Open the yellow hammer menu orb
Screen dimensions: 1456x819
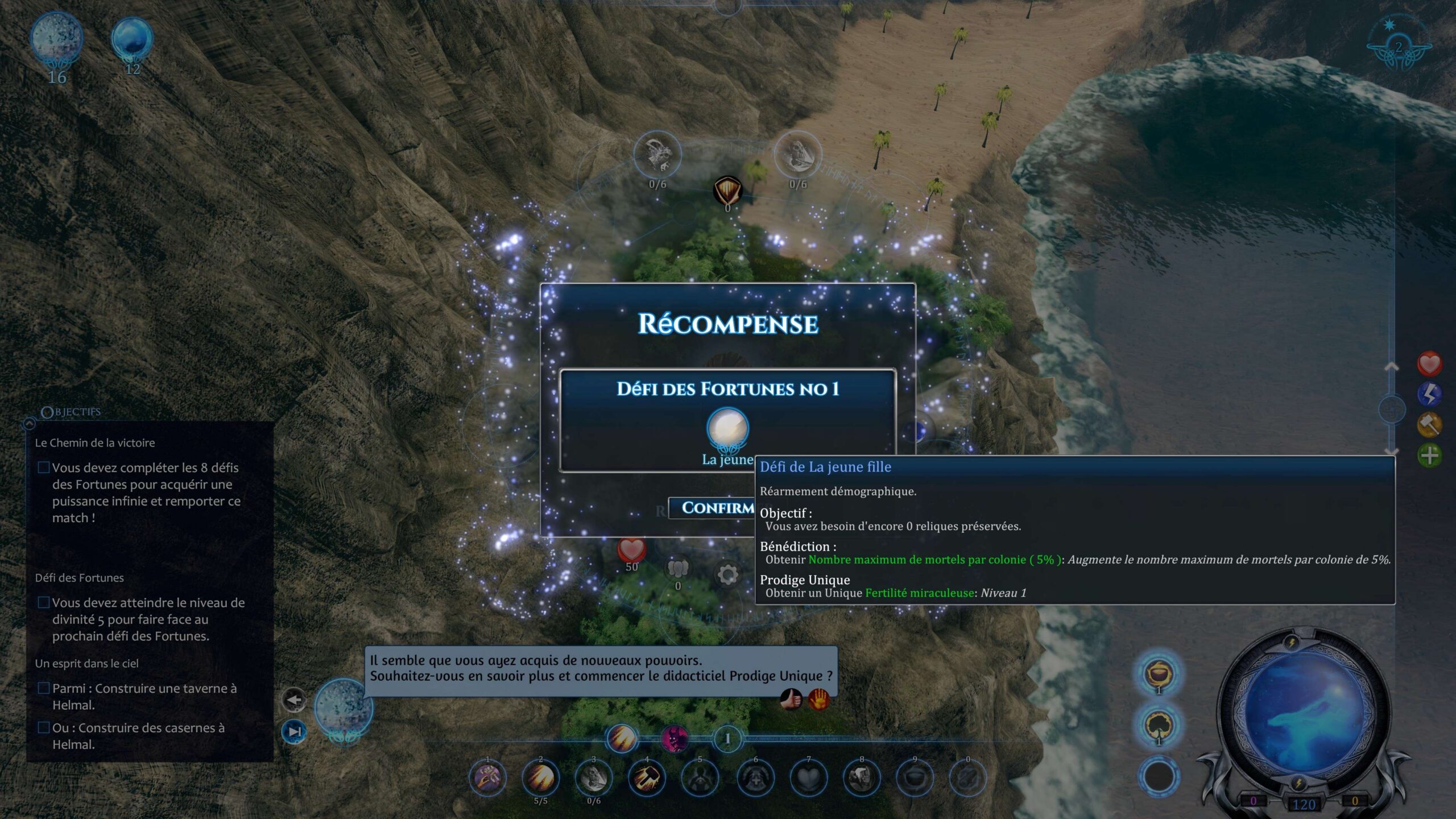click(x=1429, y=424)
